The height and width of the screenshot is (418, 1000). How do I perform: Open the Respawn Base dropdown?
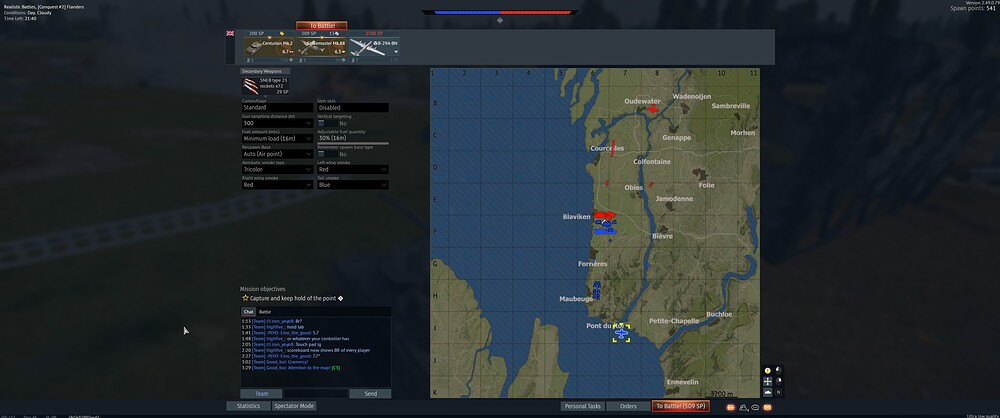pyautogui.click(x=277, y=154)
